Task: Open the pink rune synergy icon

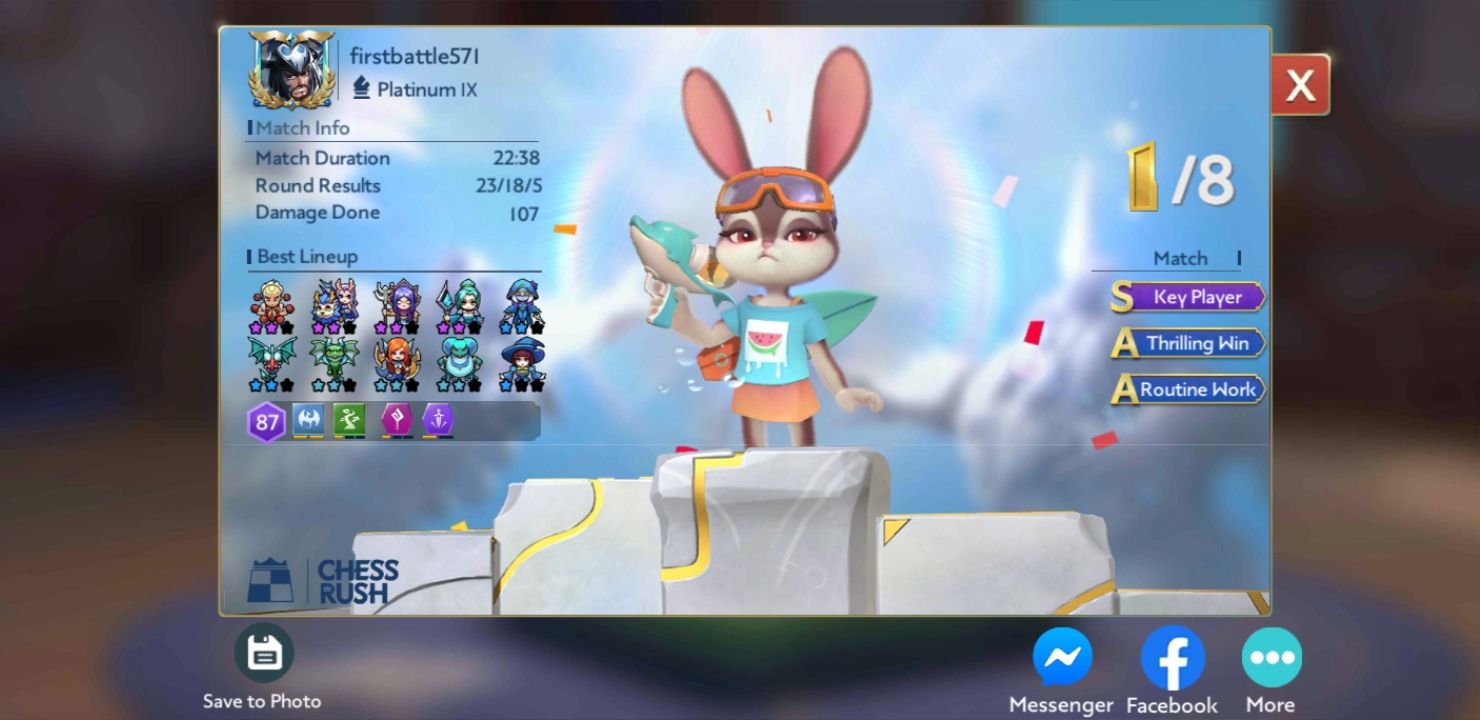Action: pyautogui.click(x=394, y=420)
